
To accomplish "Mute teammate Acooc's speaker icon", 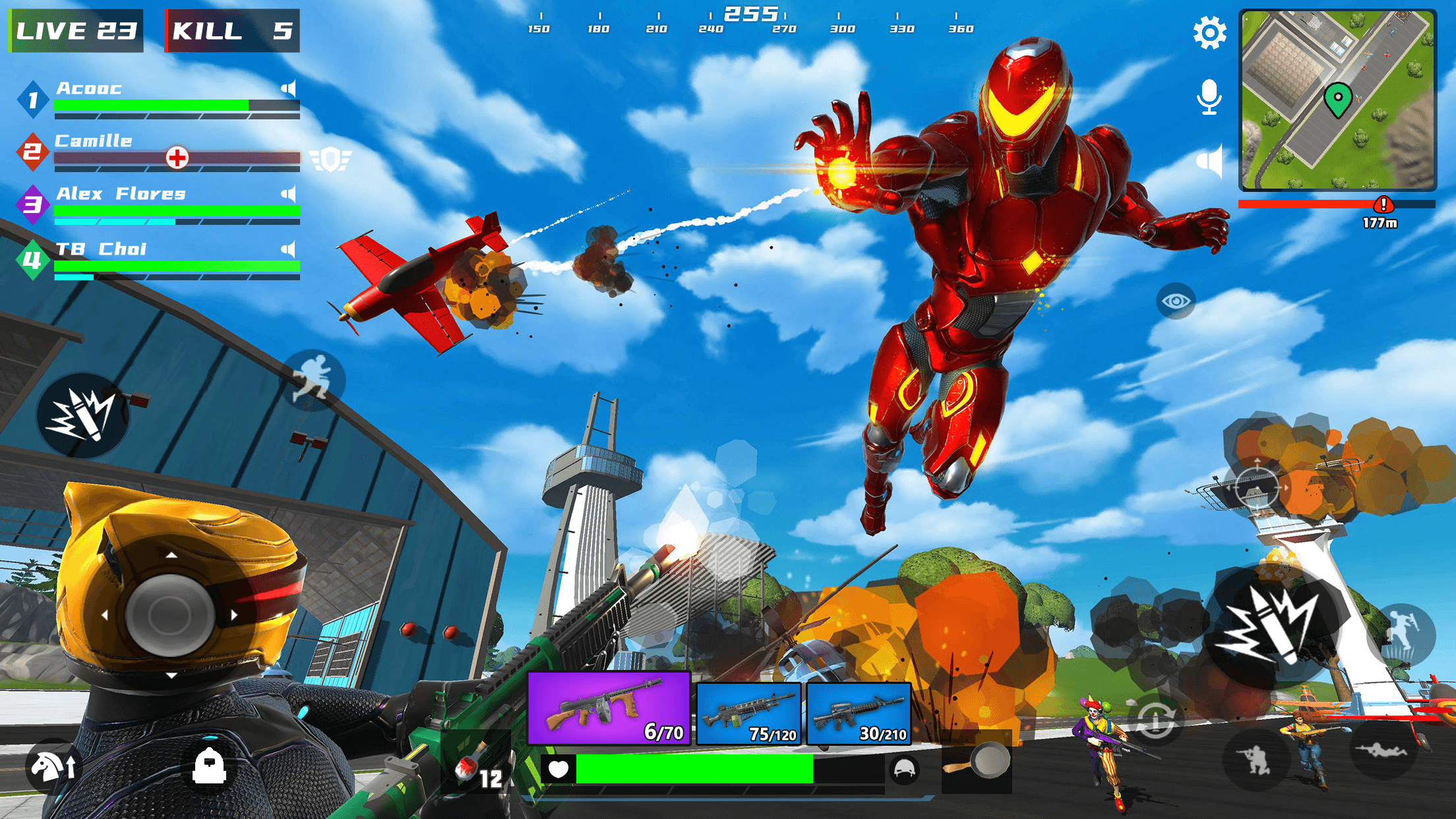I will pyautogui.click(x=289, y=88).
